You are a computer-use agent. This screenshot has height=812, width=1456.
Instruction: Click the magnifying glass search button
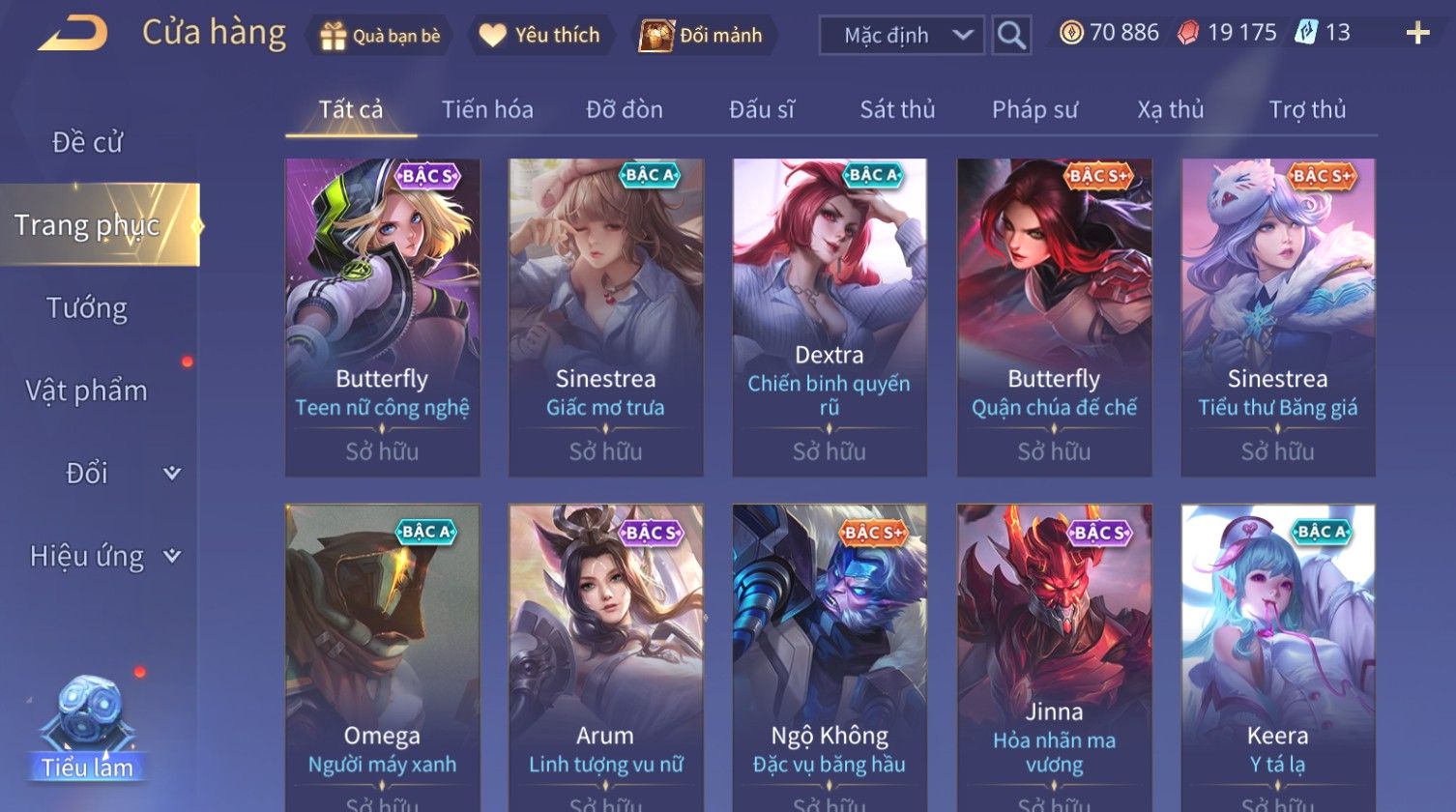[1011, 36]
